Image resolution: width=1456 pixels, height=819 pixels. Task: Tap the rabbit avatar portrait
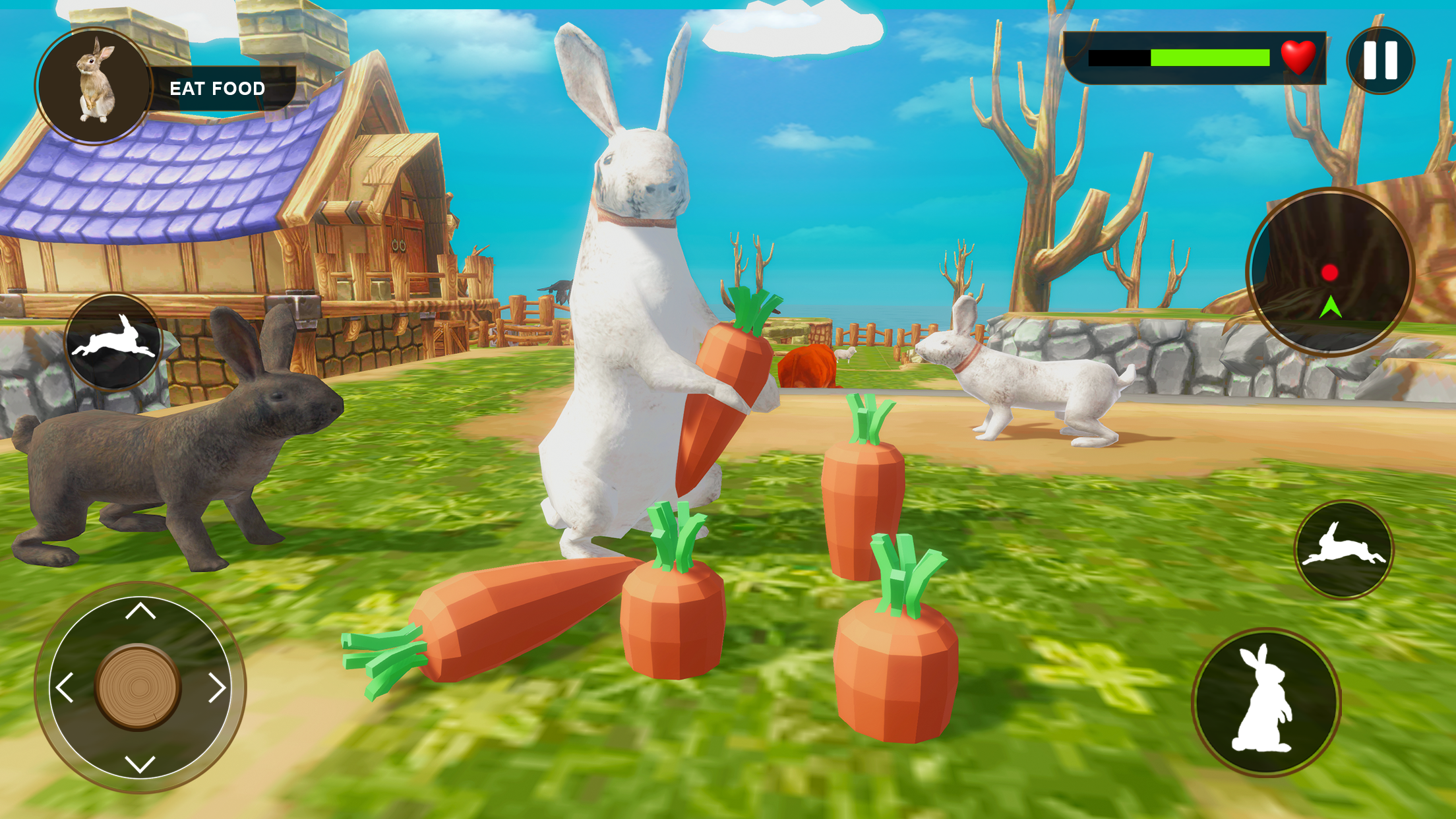pos(92,79)
